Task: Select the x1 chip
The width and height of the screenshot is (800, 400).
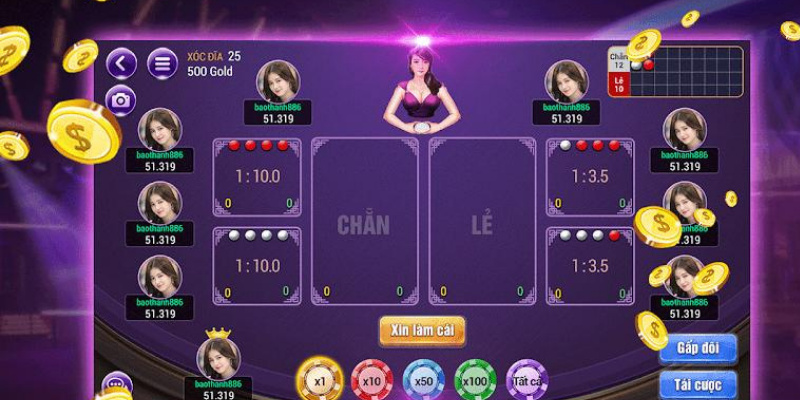Action: click(x=320, y=381)
